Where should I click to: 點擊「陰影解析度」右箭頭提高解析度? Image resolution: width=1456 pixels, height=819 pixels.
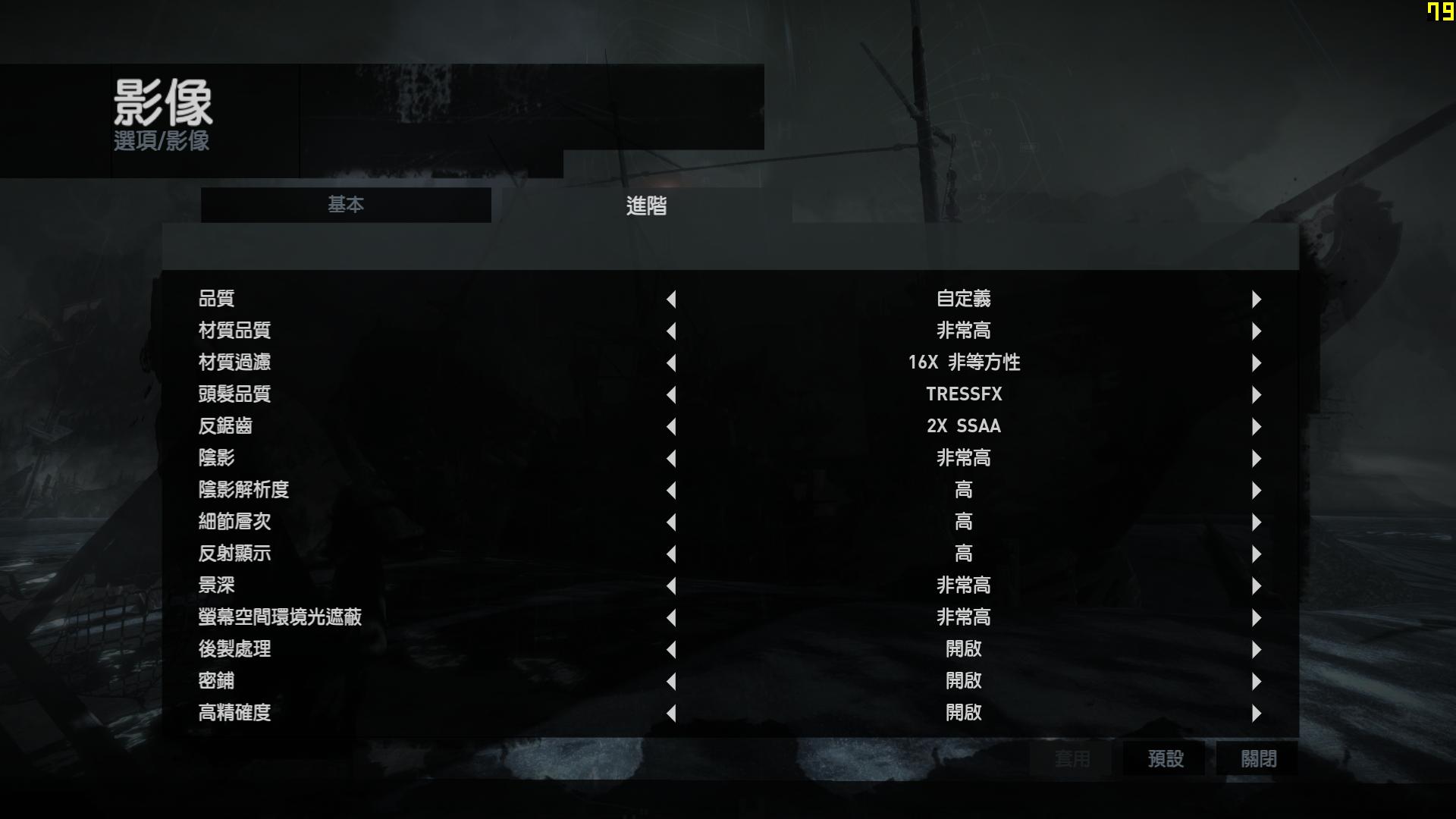click(x=1257, y=490)
